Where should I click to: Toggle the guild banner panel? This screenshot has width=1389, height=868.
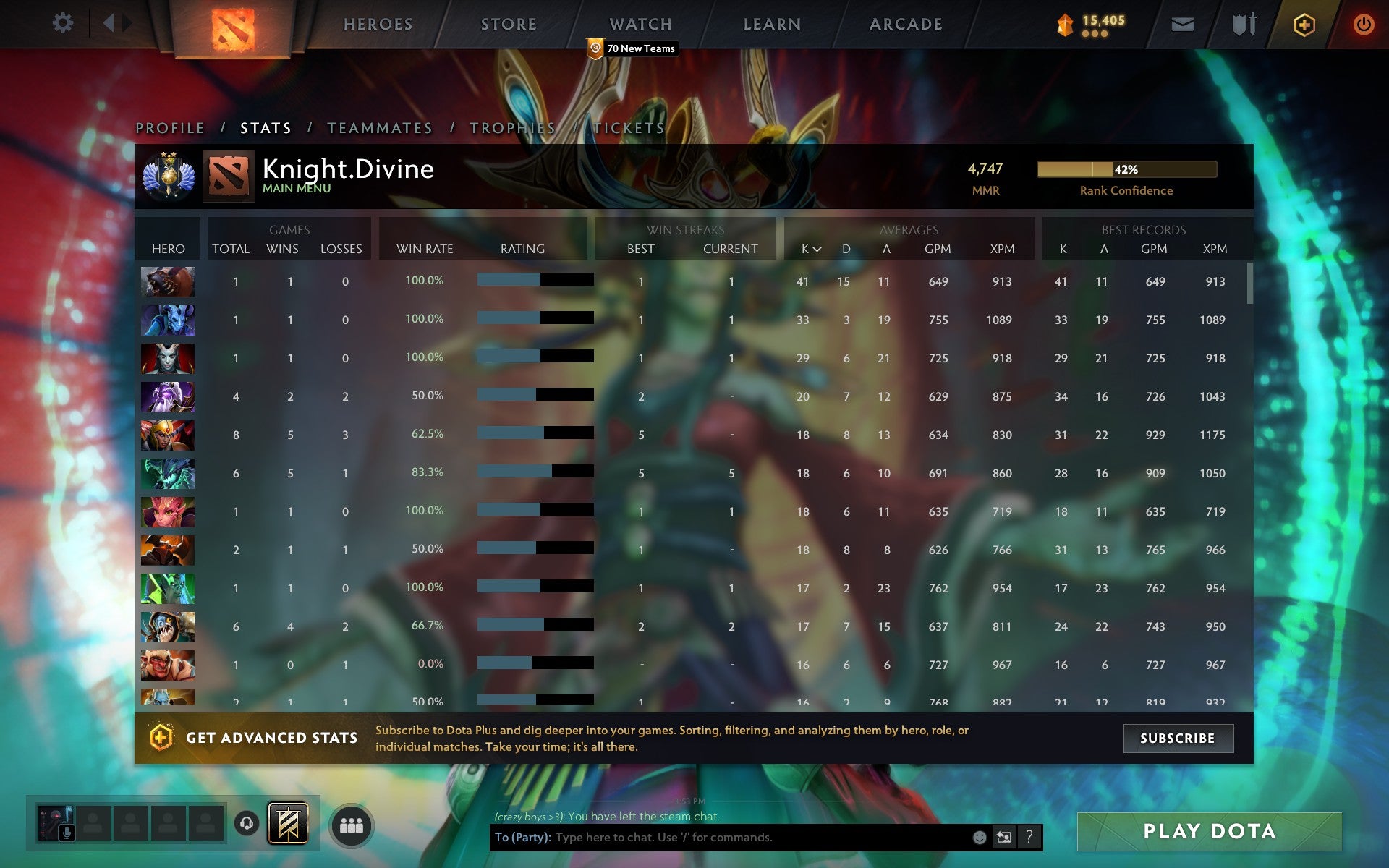(x=288, y=823)
